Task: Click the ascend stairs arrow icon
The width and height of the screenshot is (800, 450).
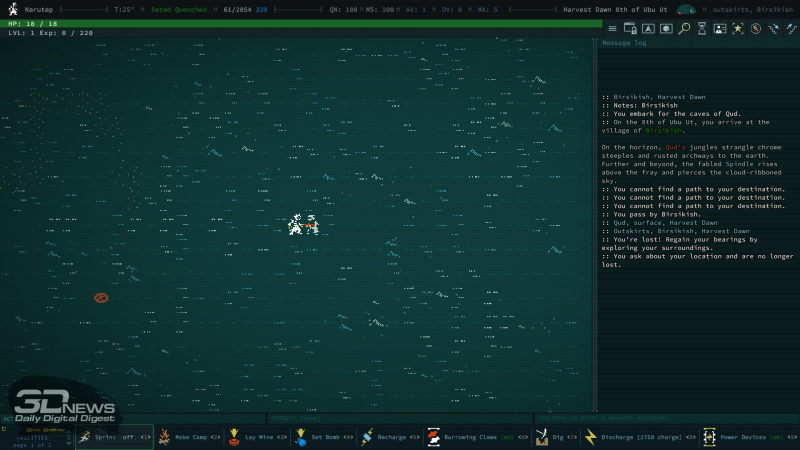Action: point(790,29)
